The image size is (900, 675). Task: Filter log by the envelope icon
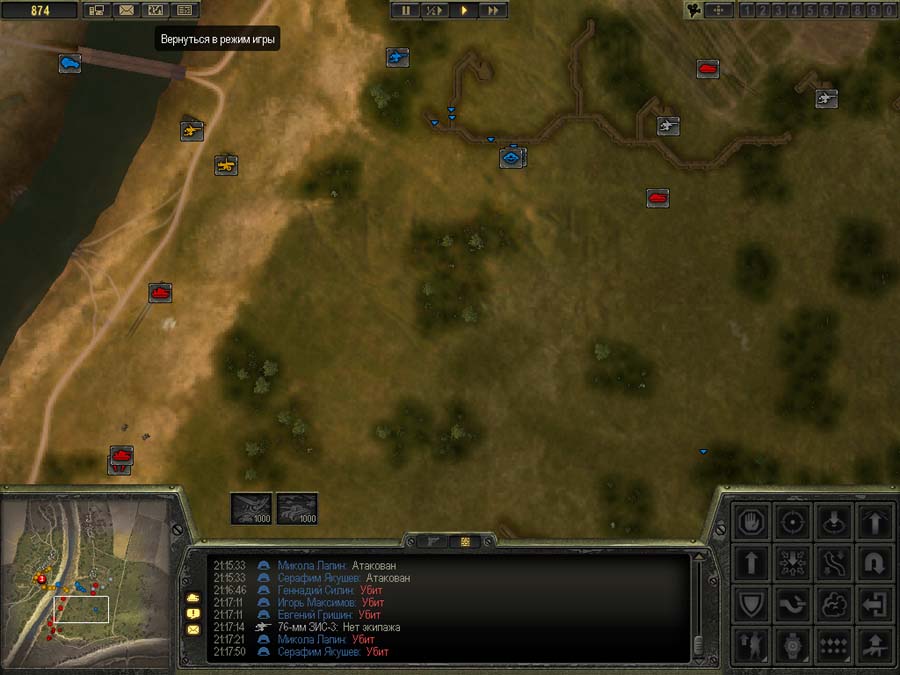pos(193,630)
